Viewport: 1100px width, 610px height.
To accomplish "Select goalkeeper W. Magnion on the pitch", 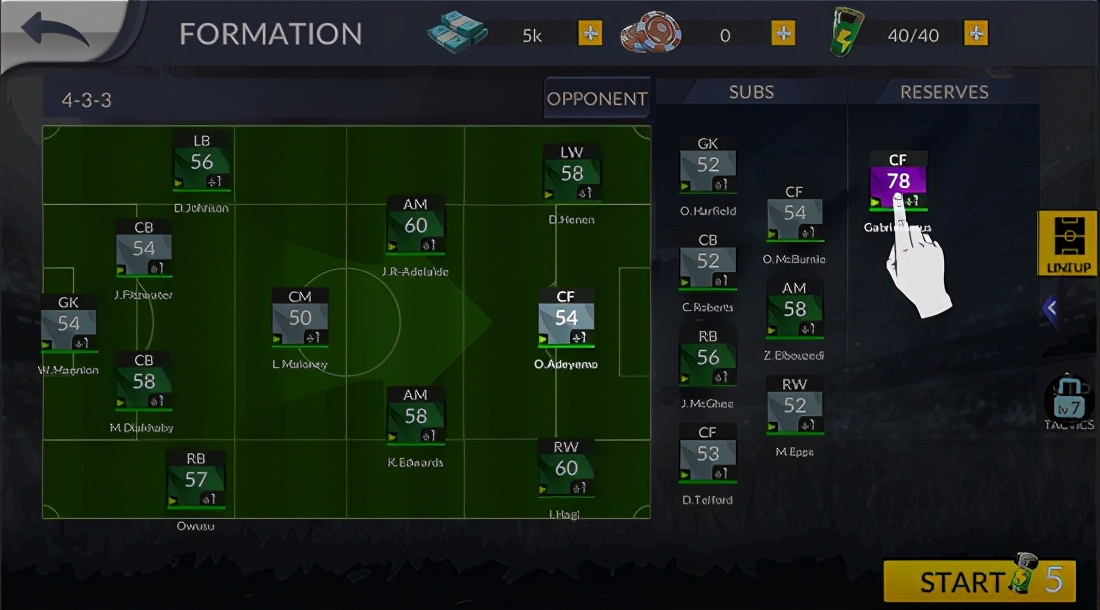I will coord(69,324).
